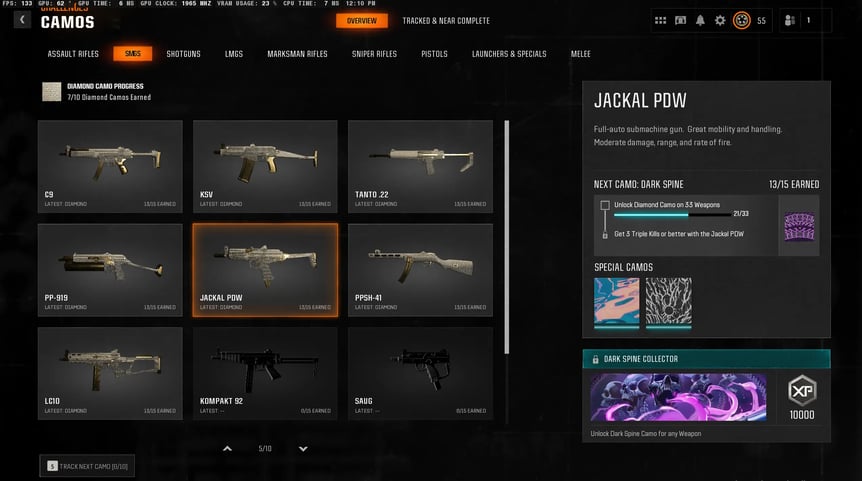Screen dimensions: 862x481
Task: Choose the Saug weapon tile
Action: coord(420,371)
